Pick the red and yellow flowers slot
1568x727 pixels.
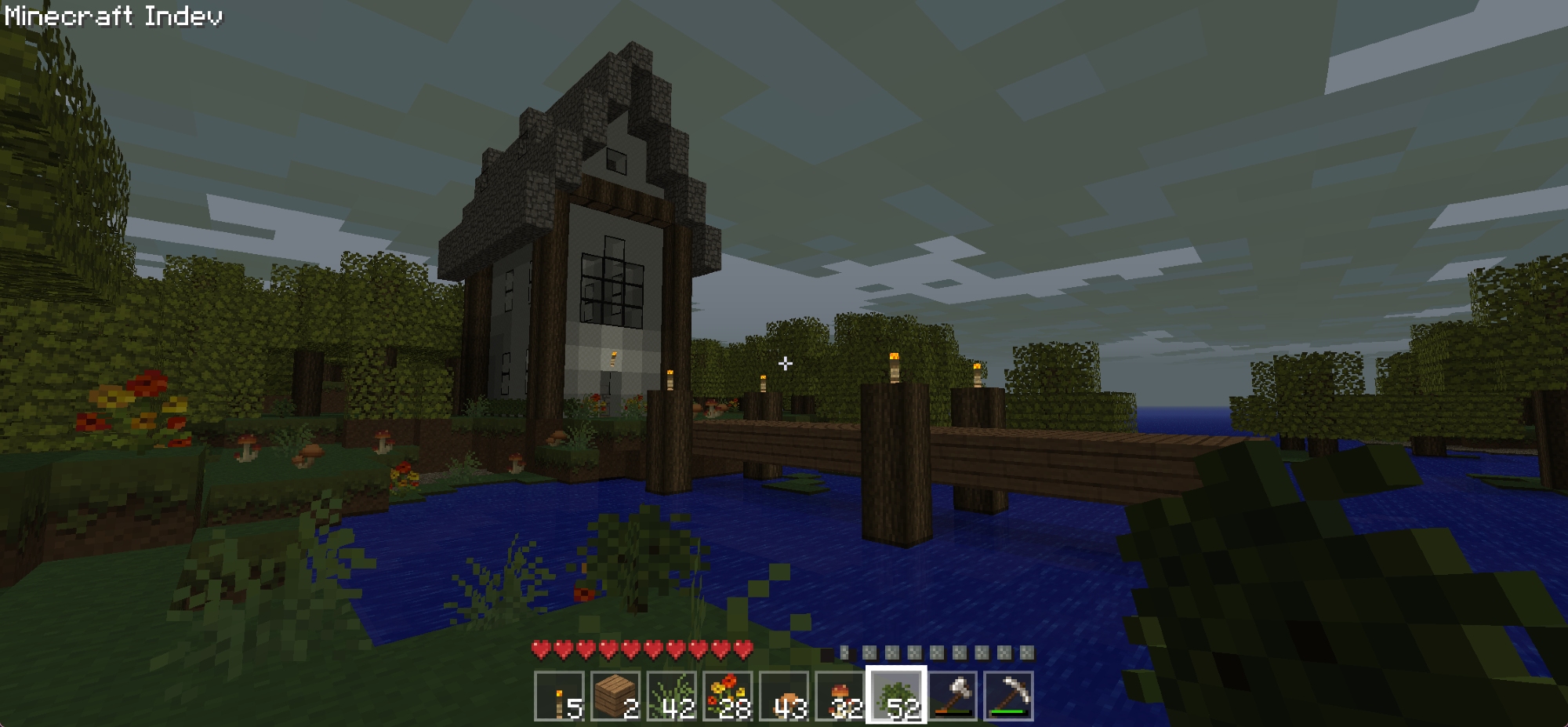[x=728, y=696]
